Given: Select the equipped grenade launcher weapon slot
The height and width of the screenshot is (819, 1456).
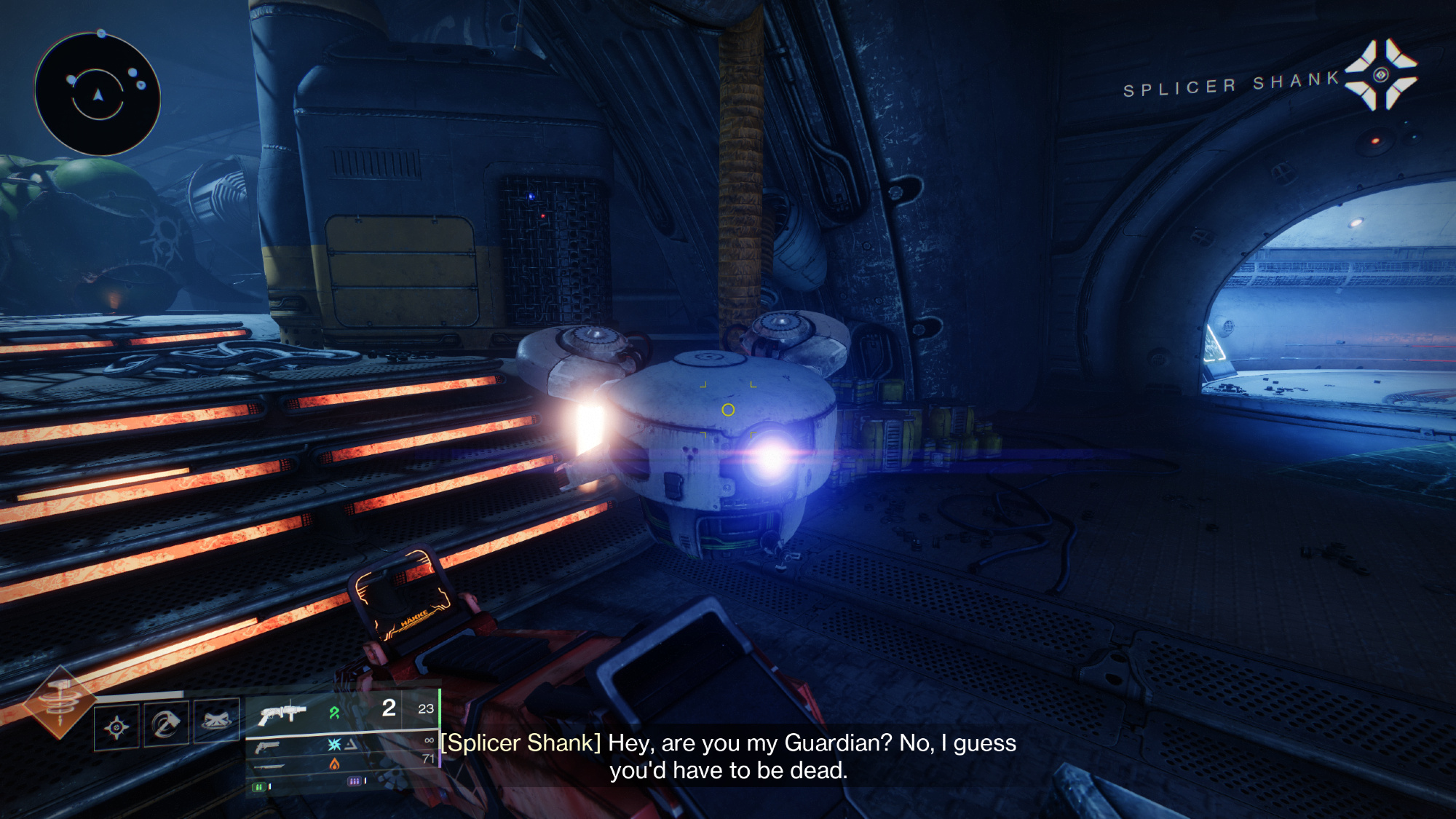Looking at the screenshot, I should pos(282,712).
